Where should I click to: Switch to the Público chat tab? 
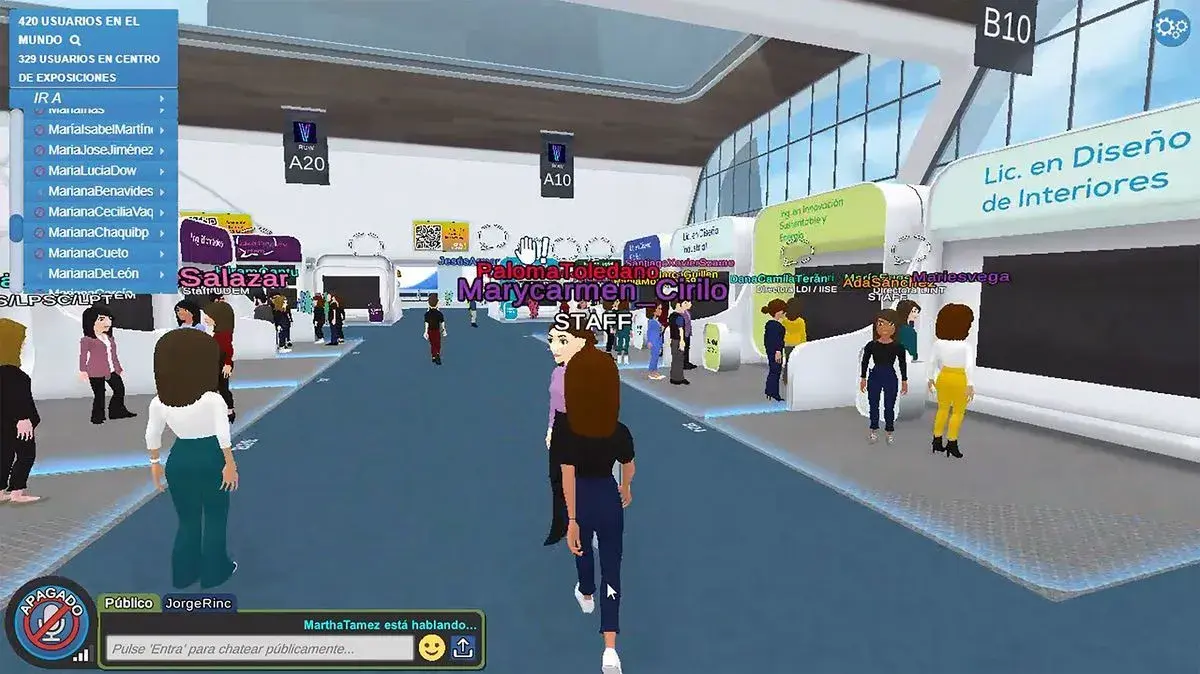129,603
